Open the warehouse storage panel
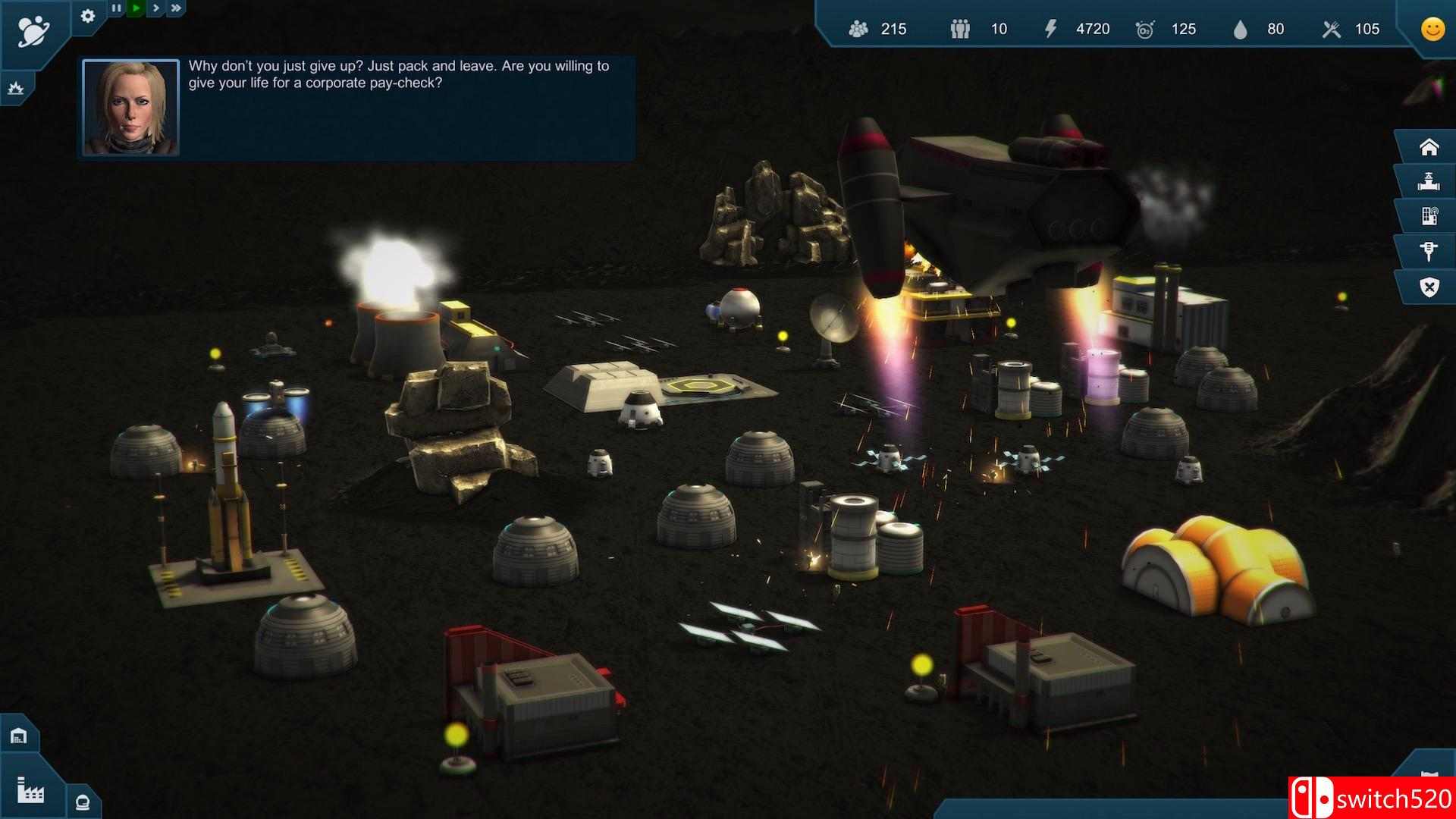This screenshot has width=1456, height=819. (18, 736)
